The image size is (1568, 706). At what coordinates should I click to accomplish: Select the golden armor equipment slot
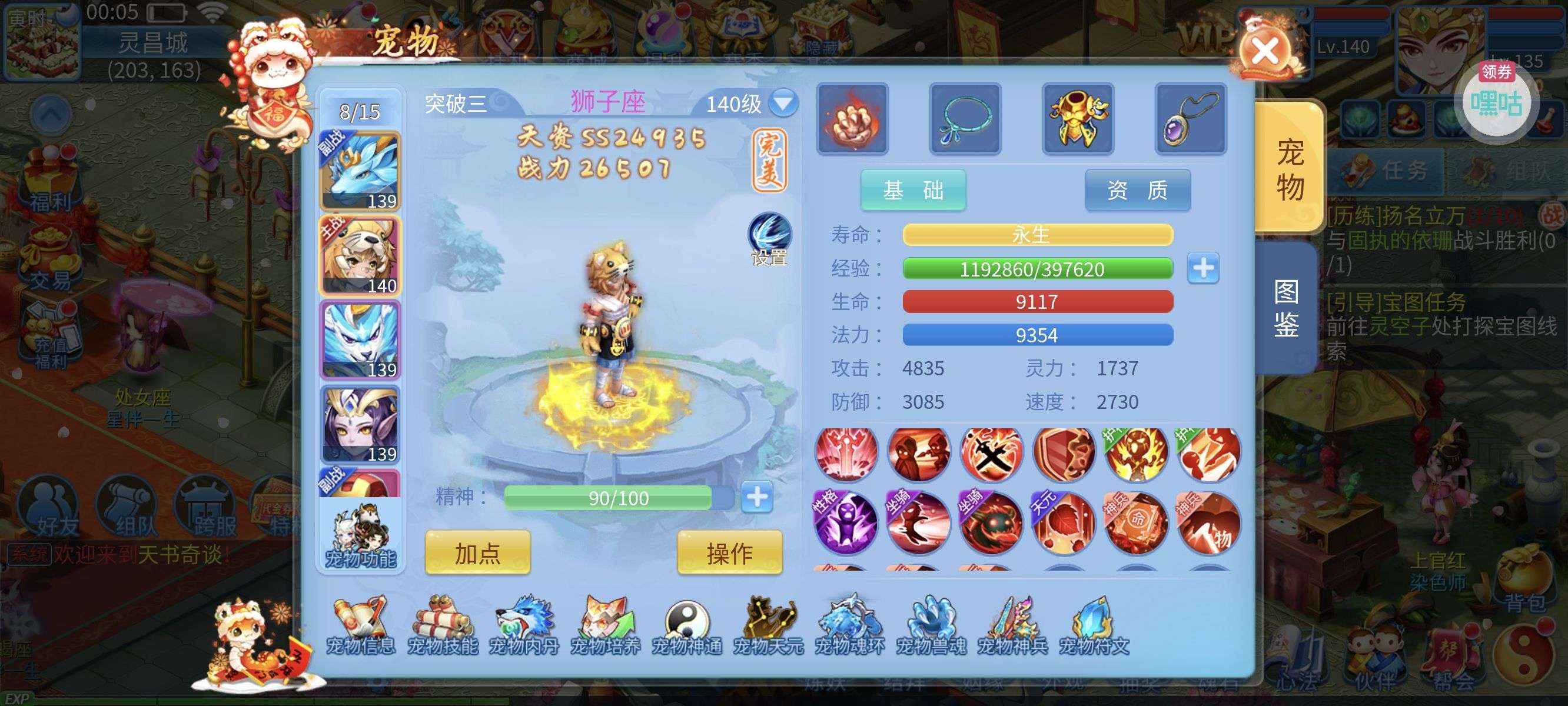pos(1077,119)
